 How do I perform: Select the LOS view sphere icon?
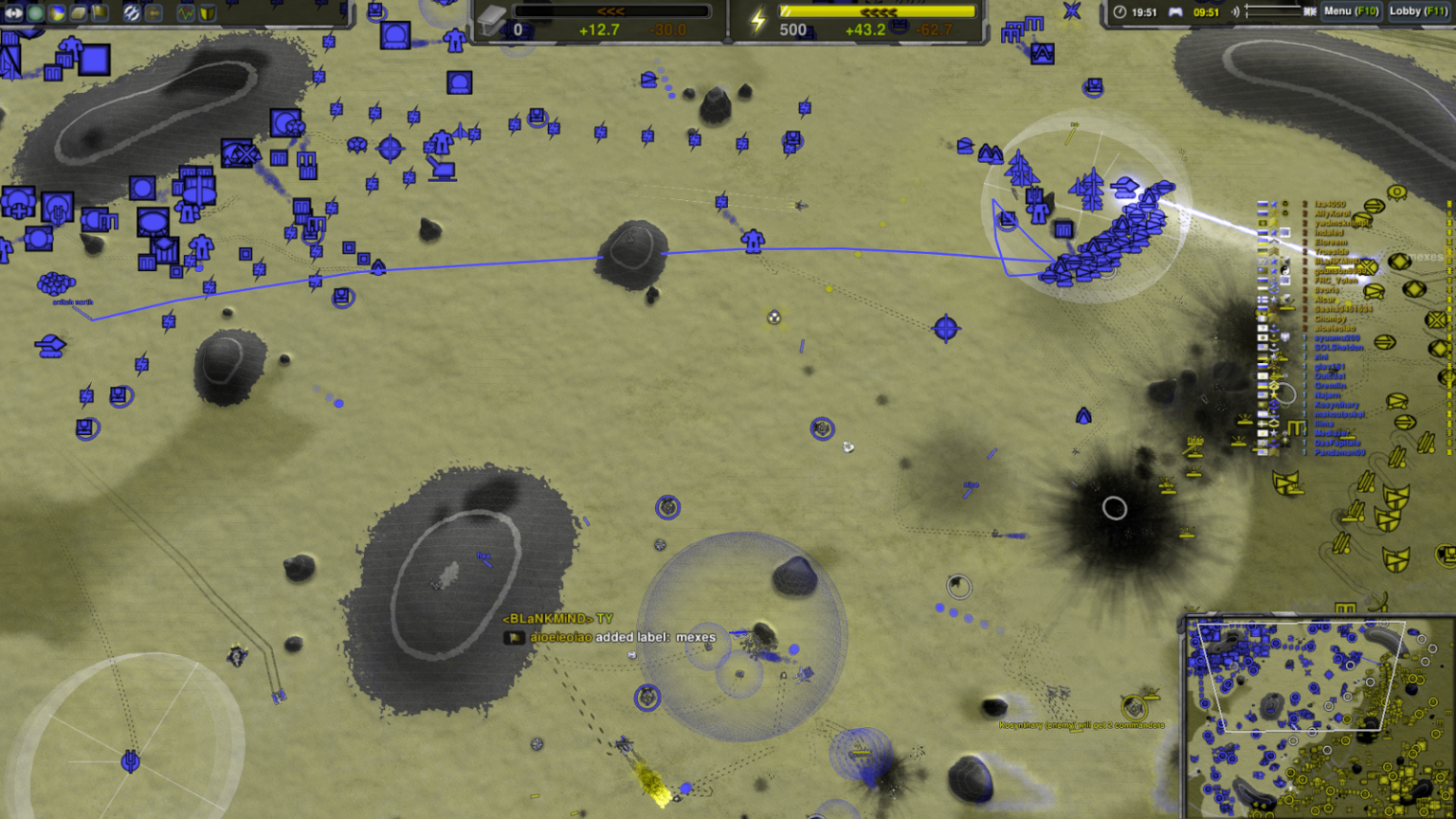click(35, 13)
